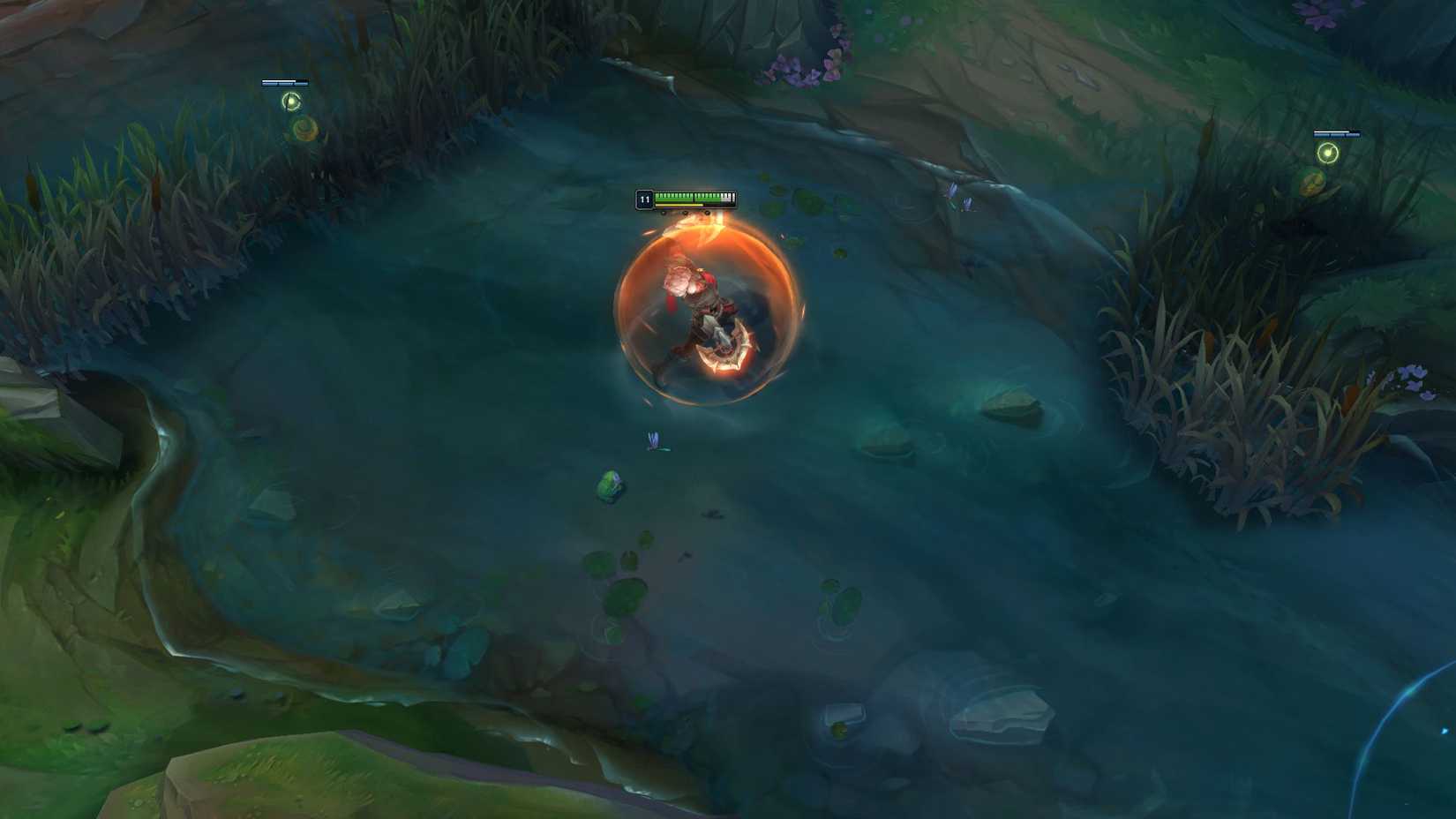Click the white unfilled portion of the health bar
Screen dimensions: 1456x819
coord(726,196)
